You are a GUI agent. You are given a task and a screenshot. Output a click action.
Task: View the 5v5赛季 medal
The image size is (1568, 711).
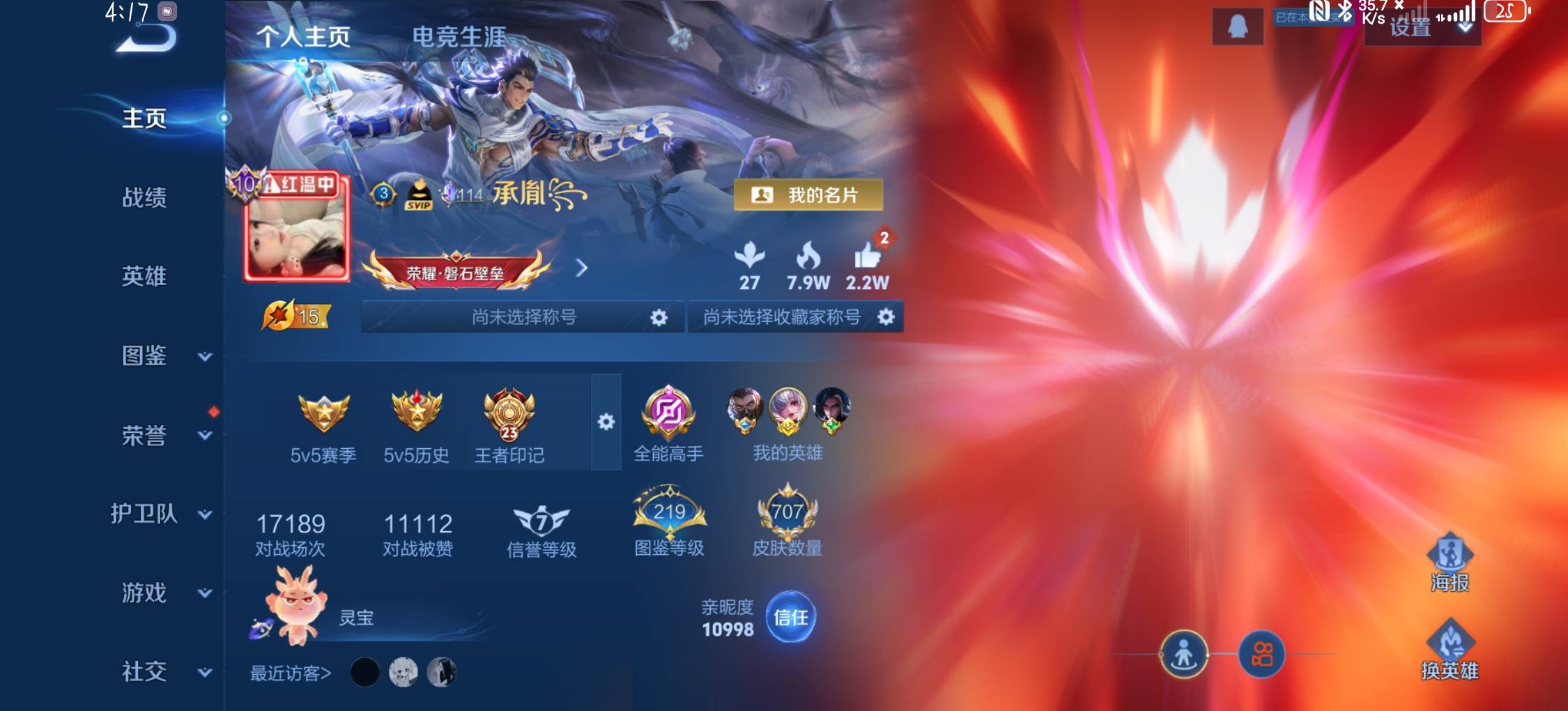[x=323, y=427]
